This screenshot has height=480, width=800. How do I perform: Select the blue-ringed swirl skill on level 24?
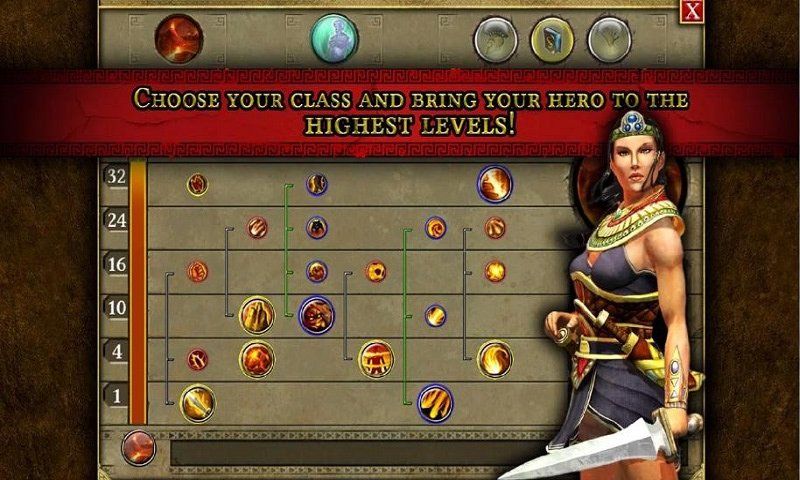point(435,228)
